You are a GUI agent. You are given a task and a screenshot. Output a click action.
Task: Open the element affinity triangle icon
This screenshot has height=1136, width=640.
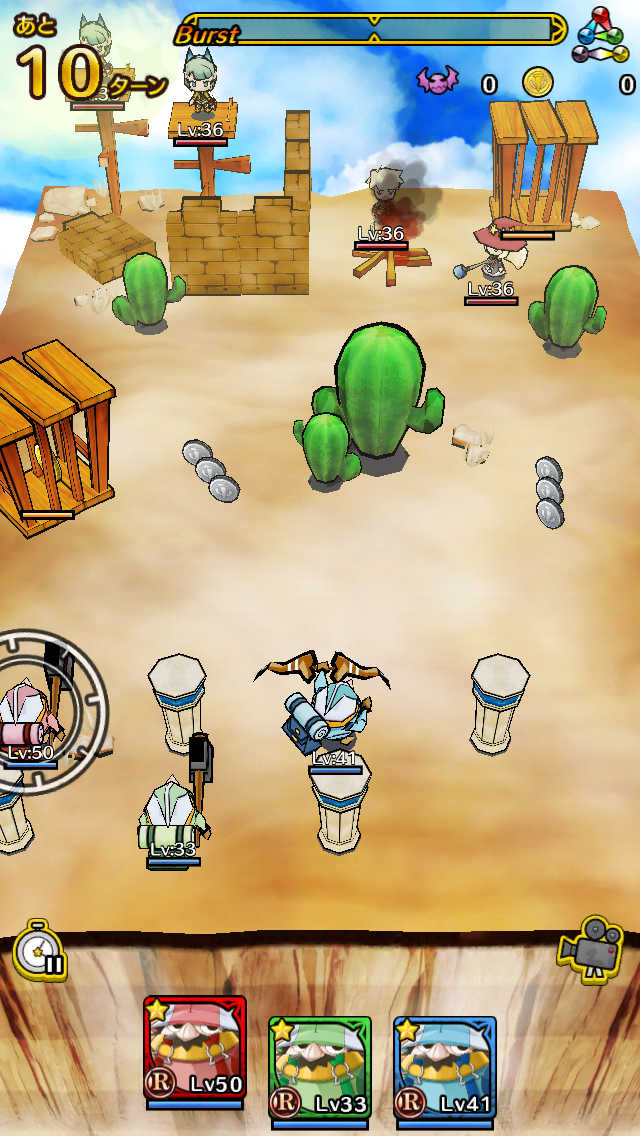pos(603,34)
